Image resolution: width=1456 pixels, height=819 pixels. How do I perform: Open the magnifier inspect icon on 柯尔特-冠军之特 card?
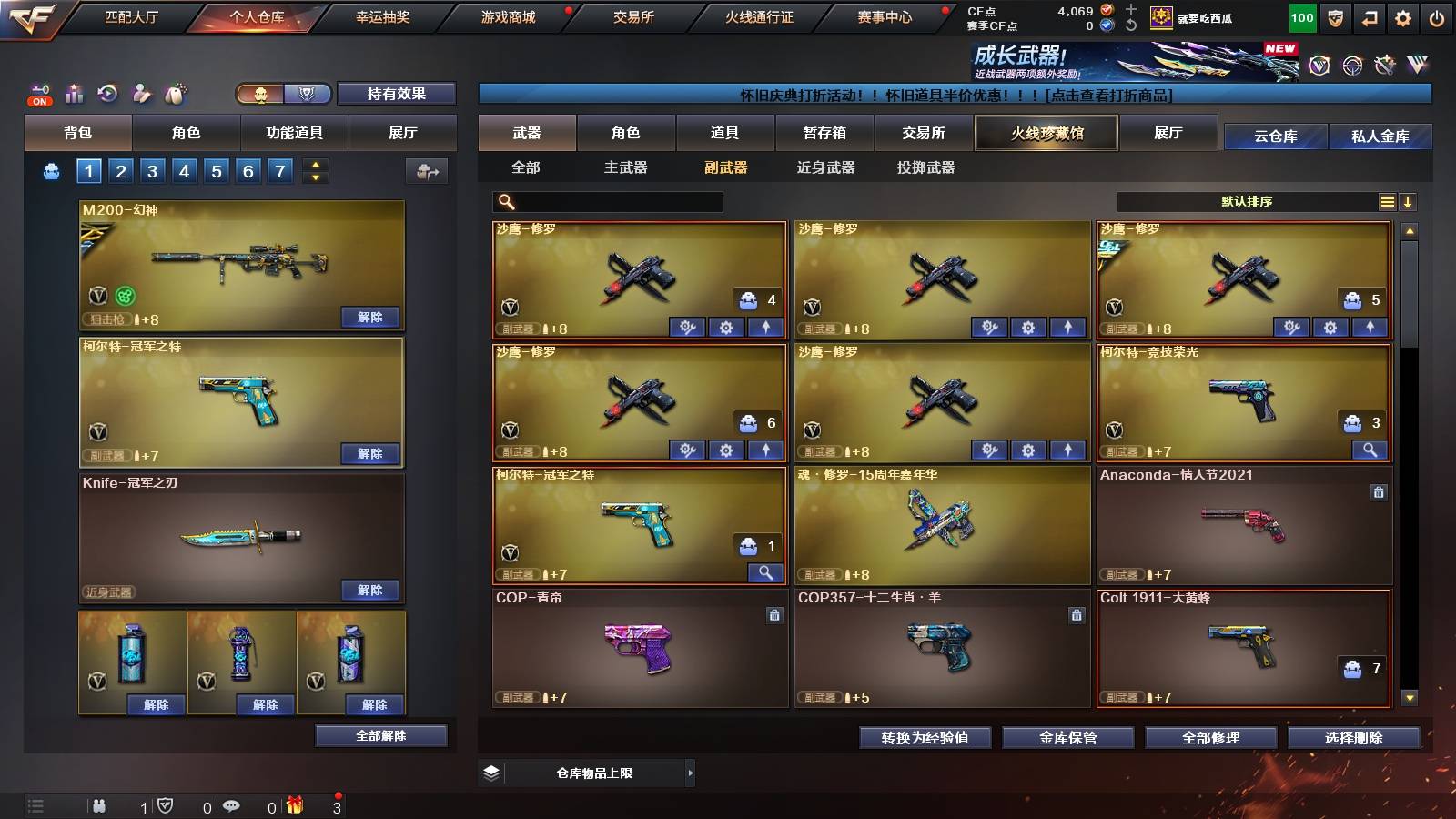764,572
